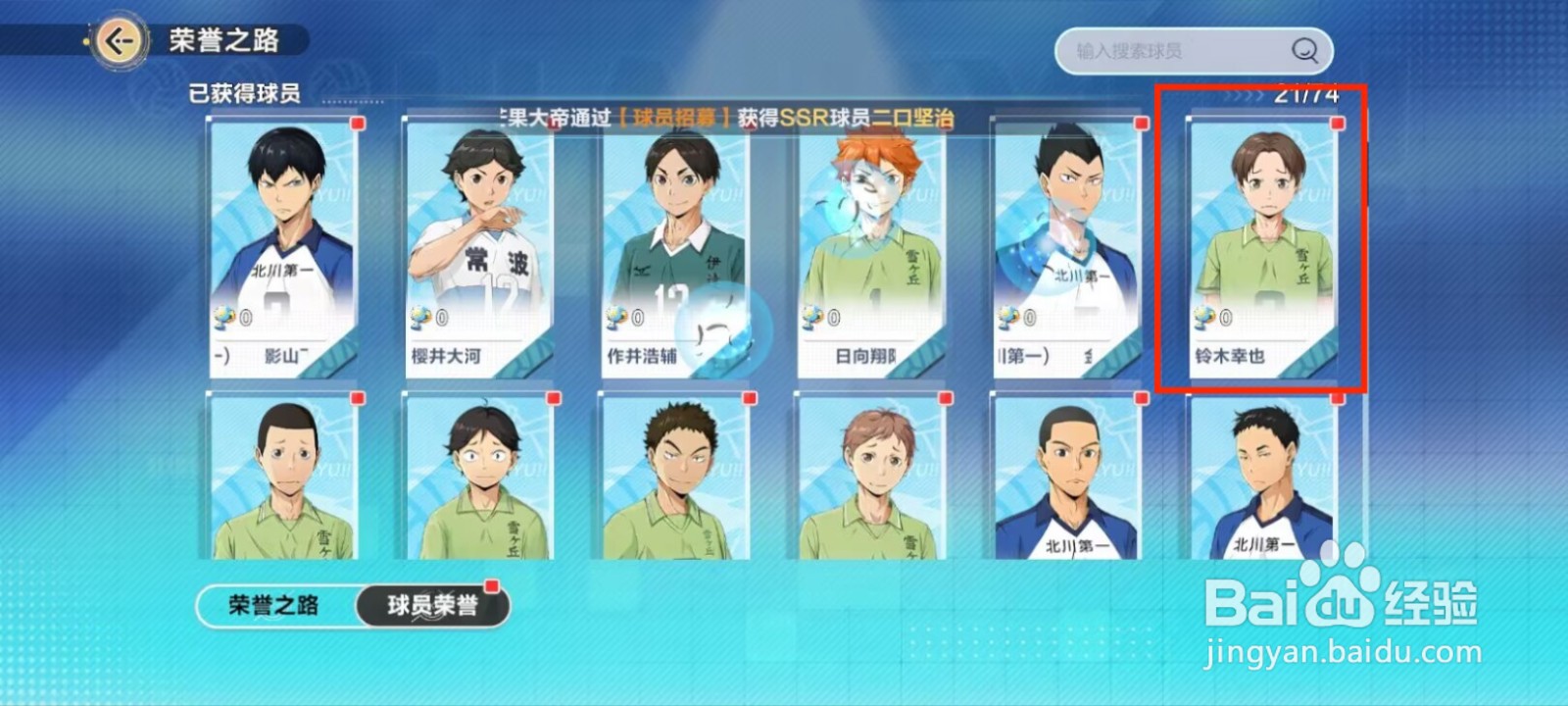Click the trophy icon on 樱井大河's card

pyautogui.click(x=419, y=317)
